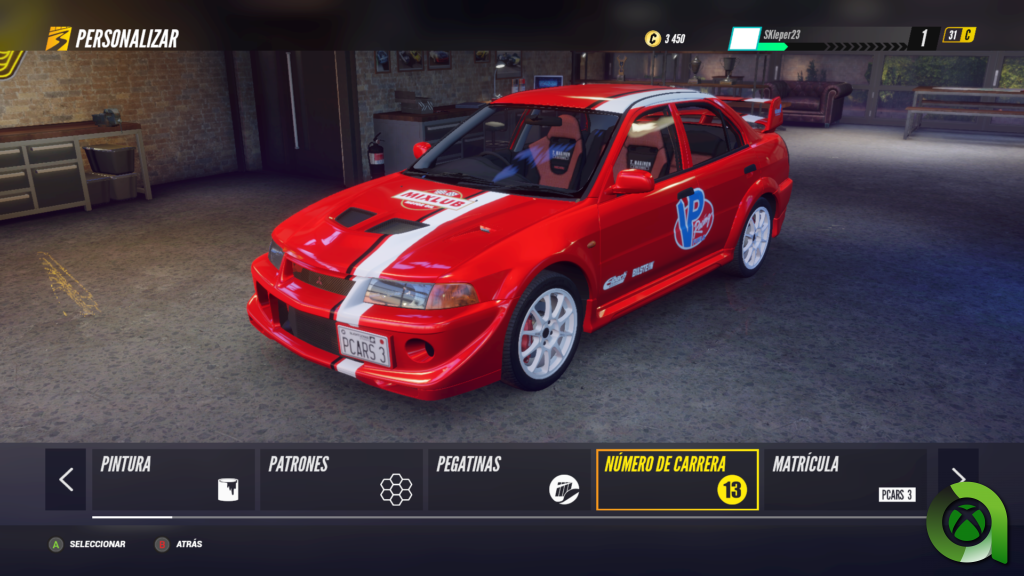
Task: Open Número de Carrera option
Action: pyautogui.click(x=677, y=479)
